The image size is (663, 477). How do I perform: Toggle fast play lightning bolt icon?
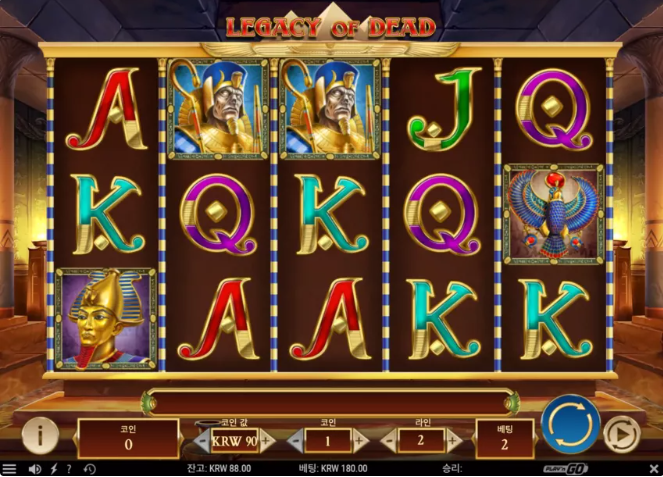click(52, 468)
